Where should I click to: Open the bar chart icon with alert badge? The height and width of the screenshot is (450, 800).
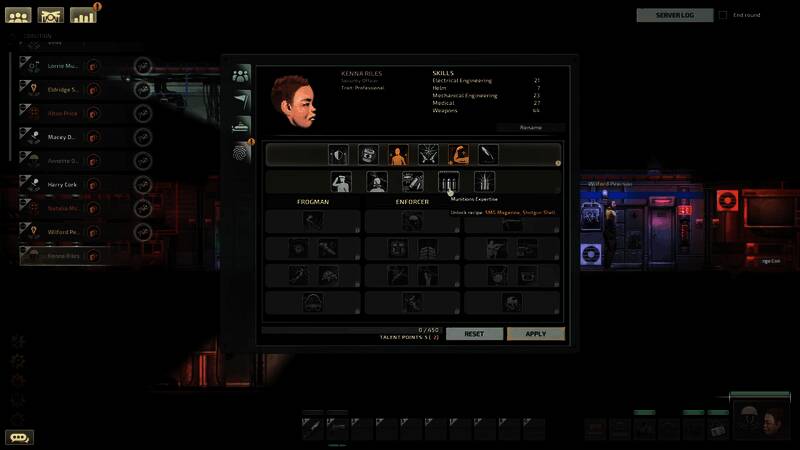pos(83,15)
